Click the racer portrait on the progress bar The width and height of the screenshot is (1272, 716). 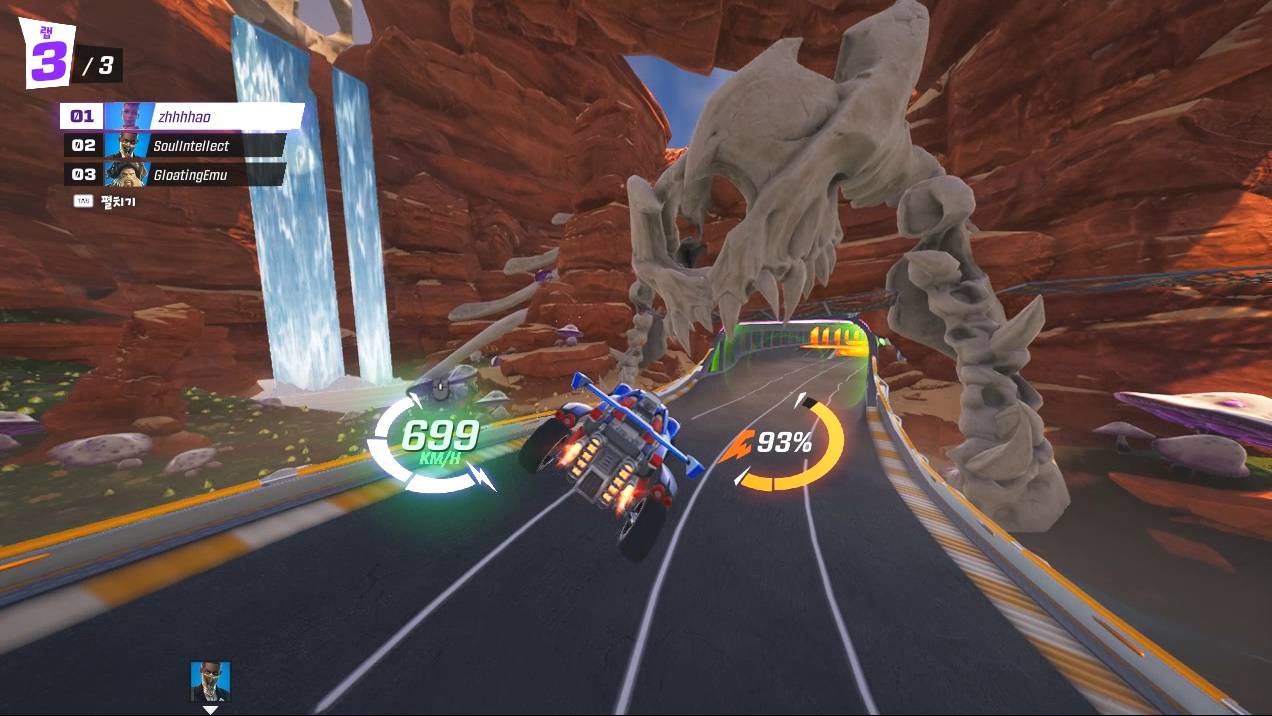click(x=210, y=681)
